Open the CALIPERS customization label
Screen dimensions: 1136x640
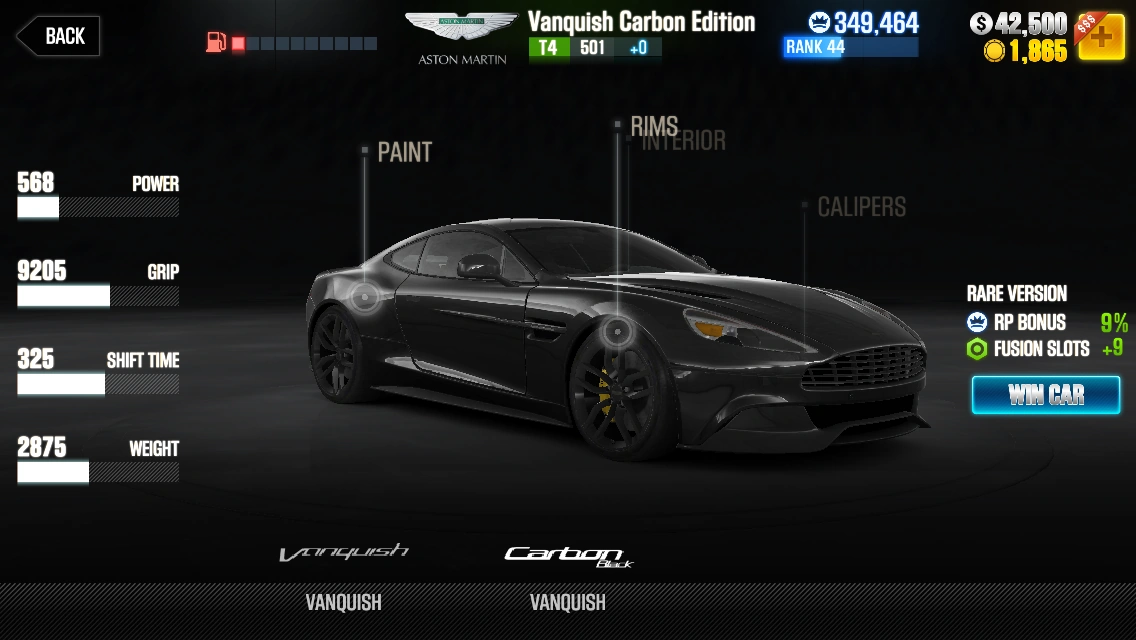pos(861,207)
